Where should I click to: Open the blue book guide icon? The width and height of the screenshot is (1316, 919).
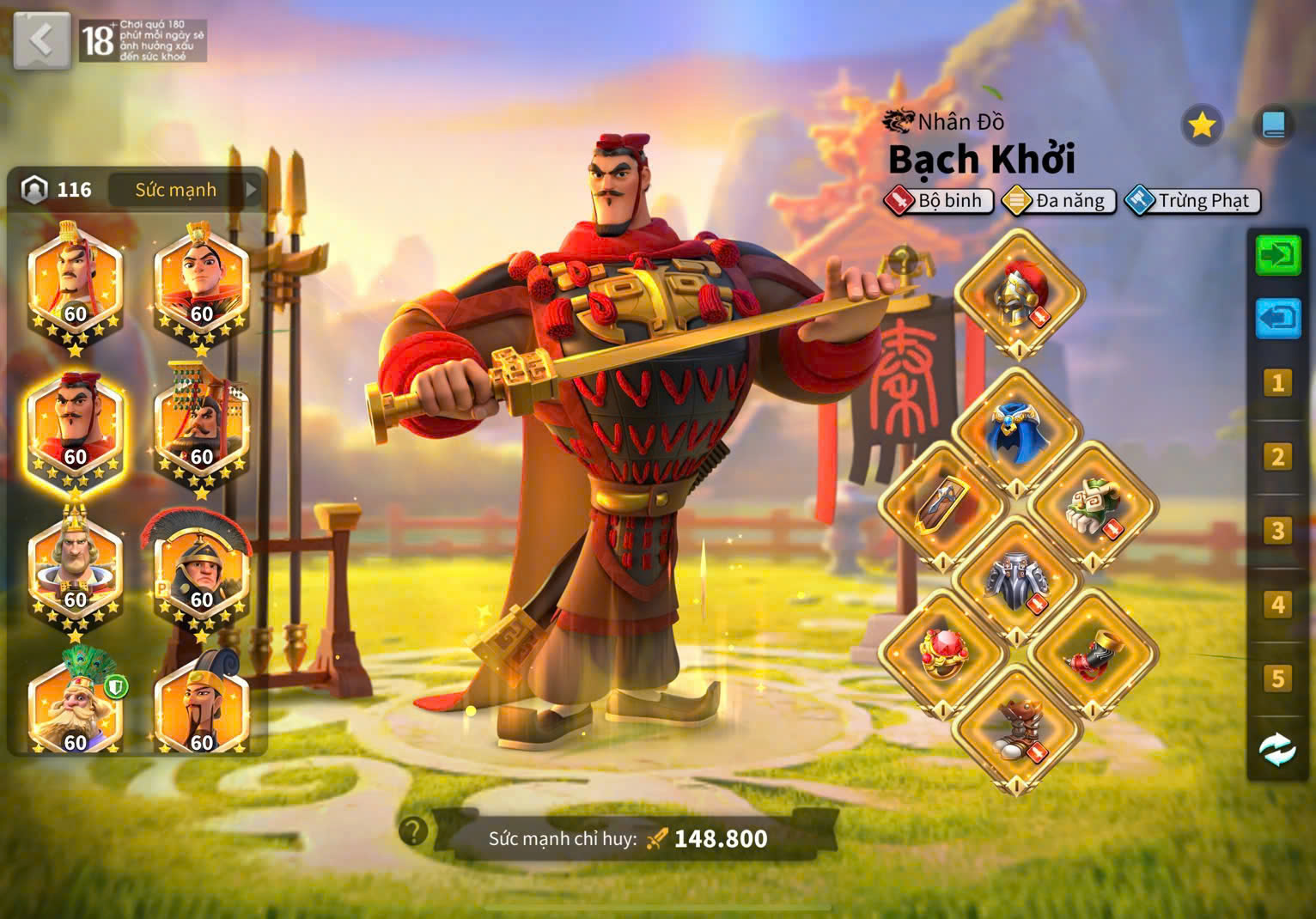(x=1273, y=126)
